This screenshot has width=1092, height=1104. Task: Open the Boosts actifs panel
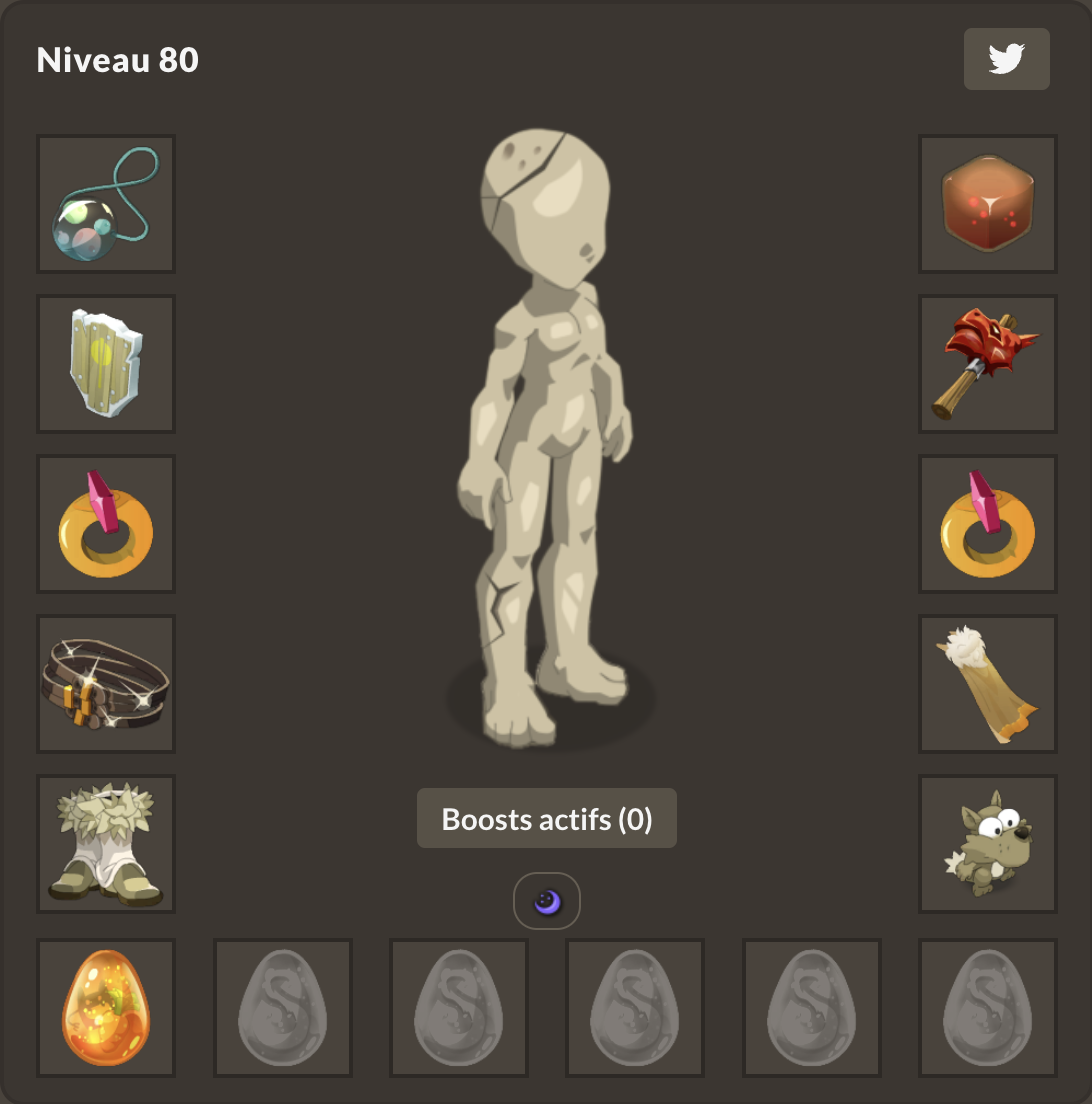pos(546,819)
